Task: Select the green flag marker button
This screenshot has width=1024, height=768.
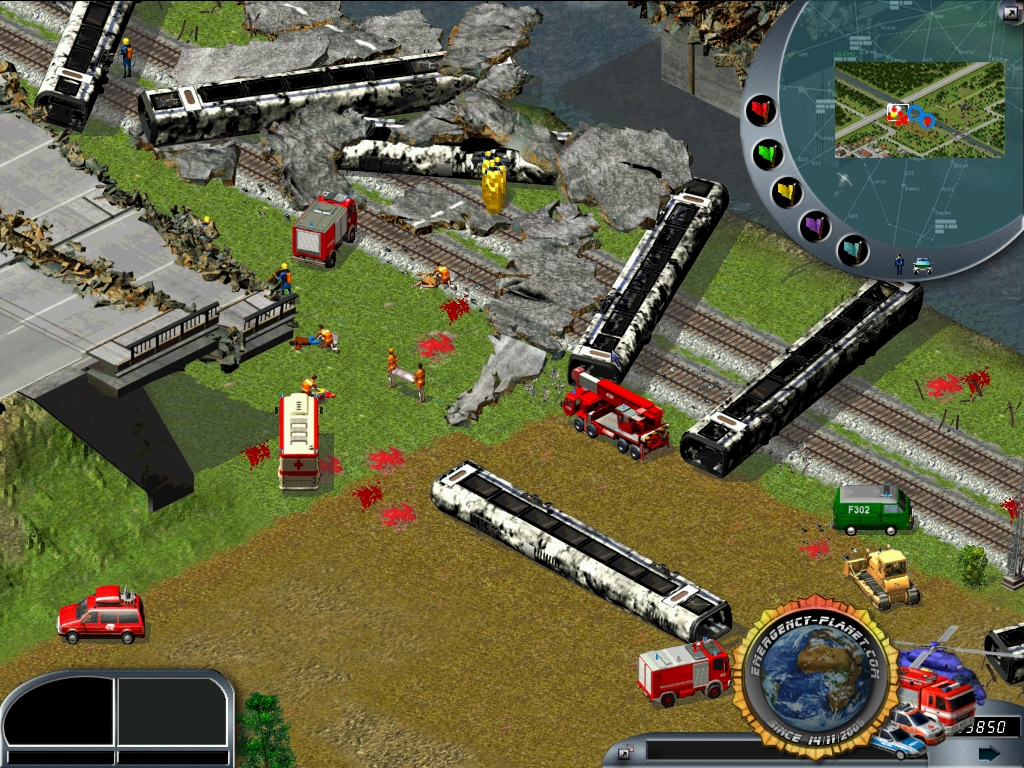Action: 769,154
